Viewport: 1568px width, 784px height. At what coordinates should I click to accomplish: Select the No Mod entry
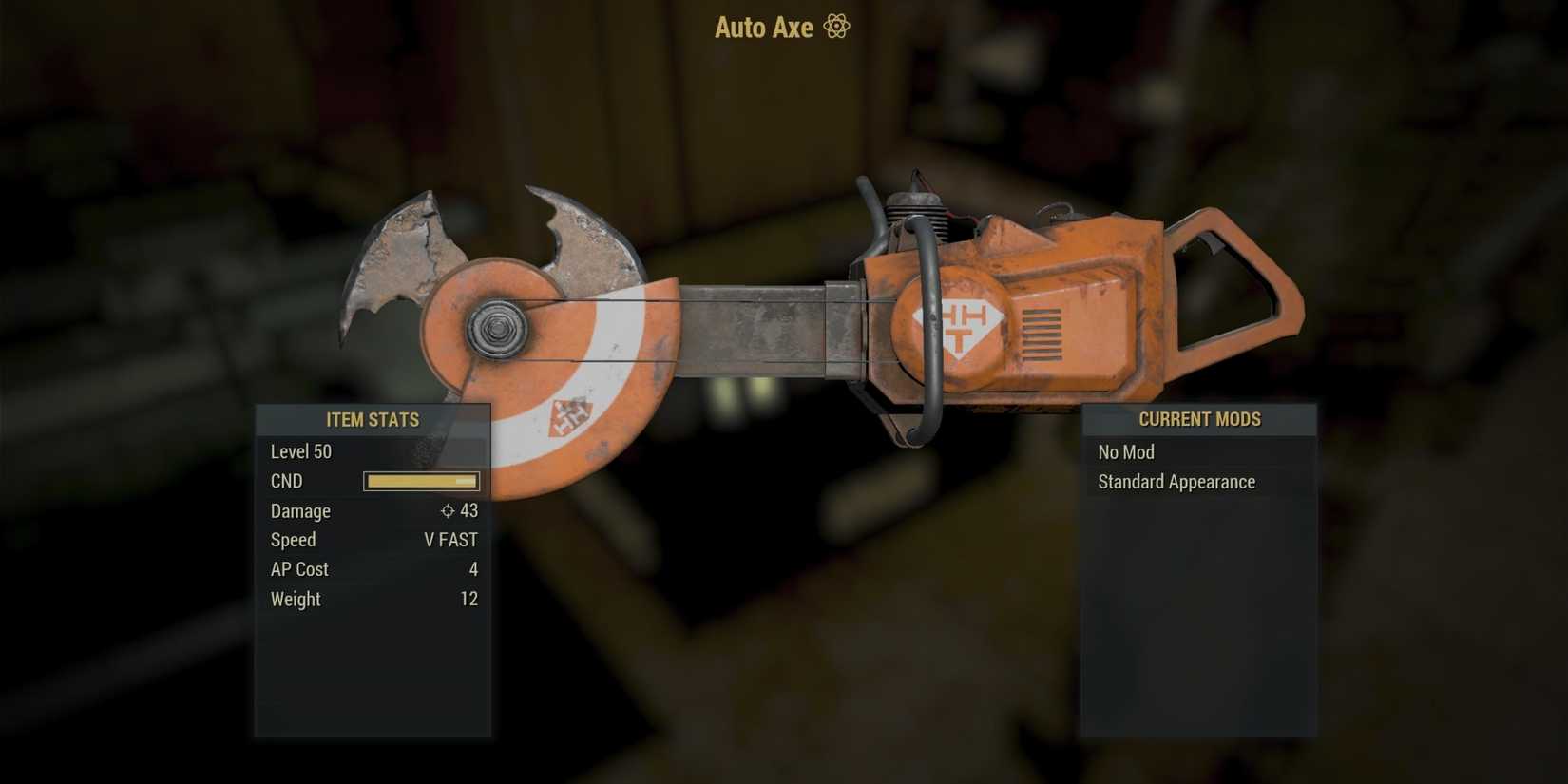click(1125, 451)
